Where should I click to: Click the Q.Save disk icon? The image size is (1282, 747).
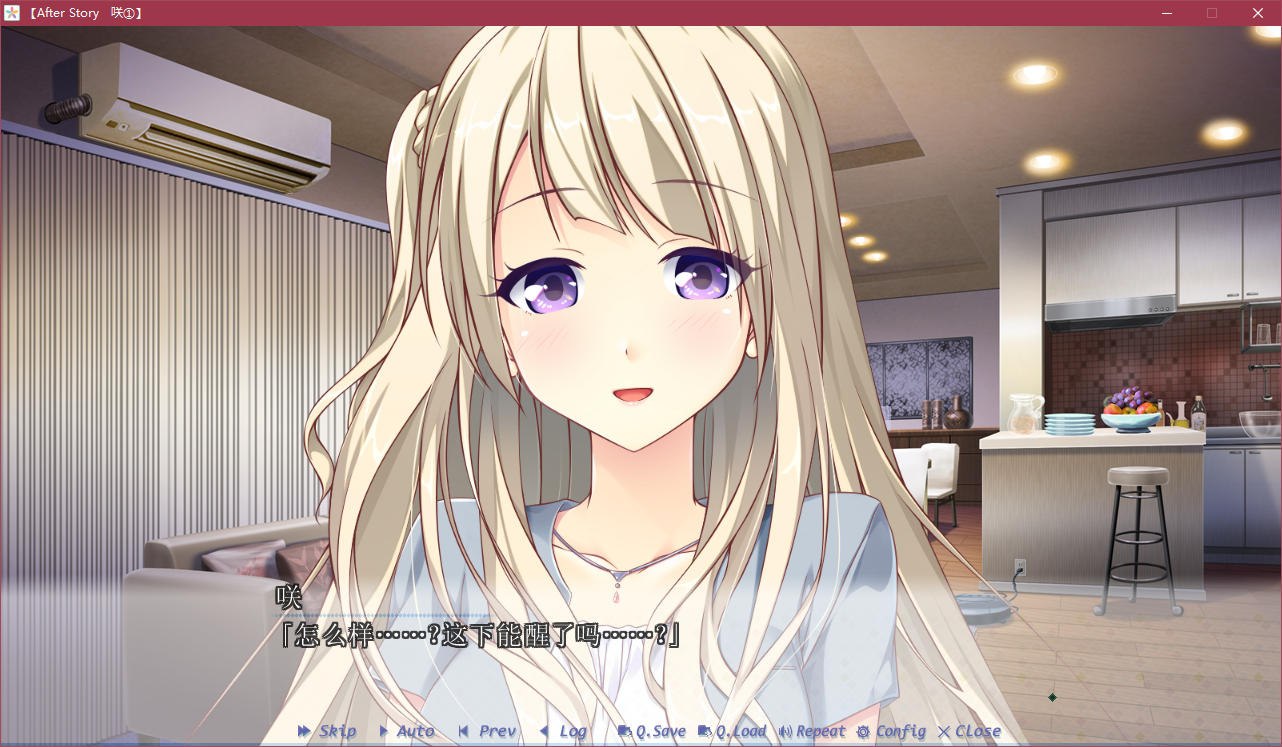(624, 731)
